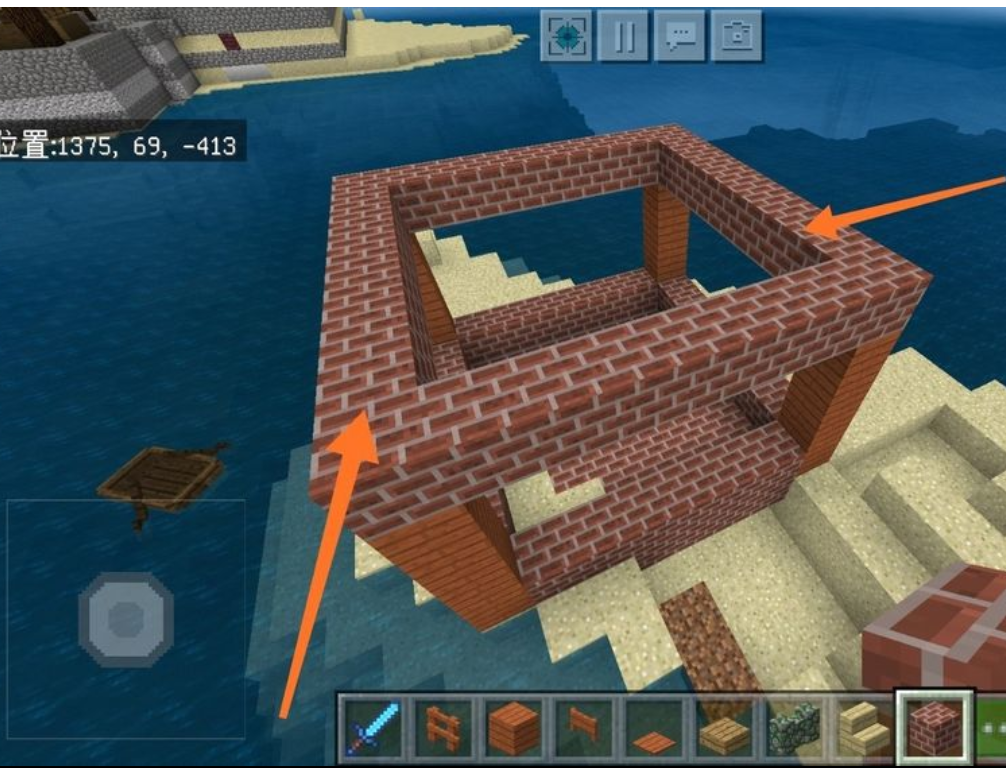Choose the orange wood planks block slot
The image size is (1006, 768).
coord(514,728)
